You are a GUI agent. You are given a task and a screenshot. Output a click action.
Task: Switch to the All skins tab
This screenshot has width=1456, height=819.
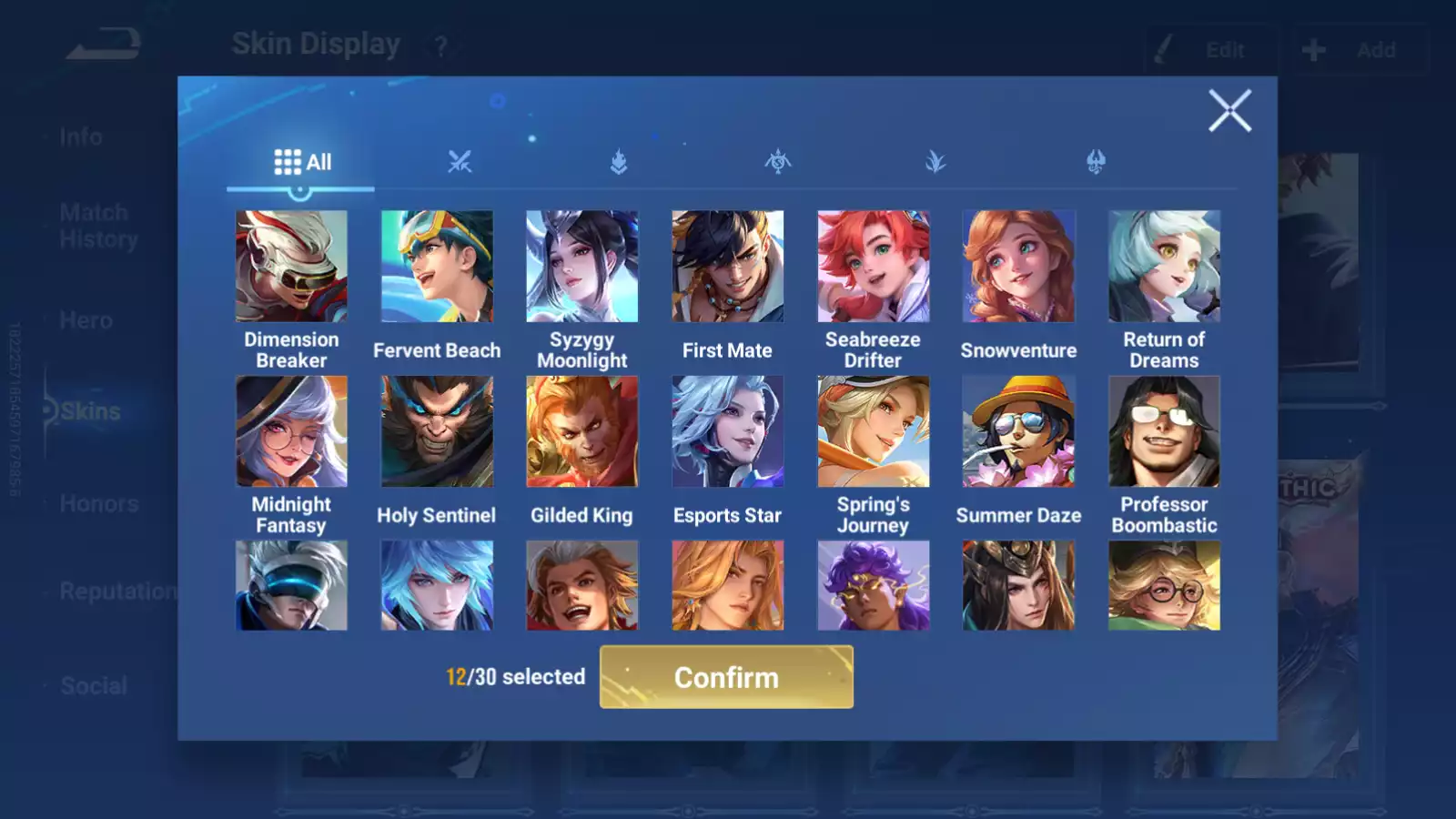click(302, 163)
